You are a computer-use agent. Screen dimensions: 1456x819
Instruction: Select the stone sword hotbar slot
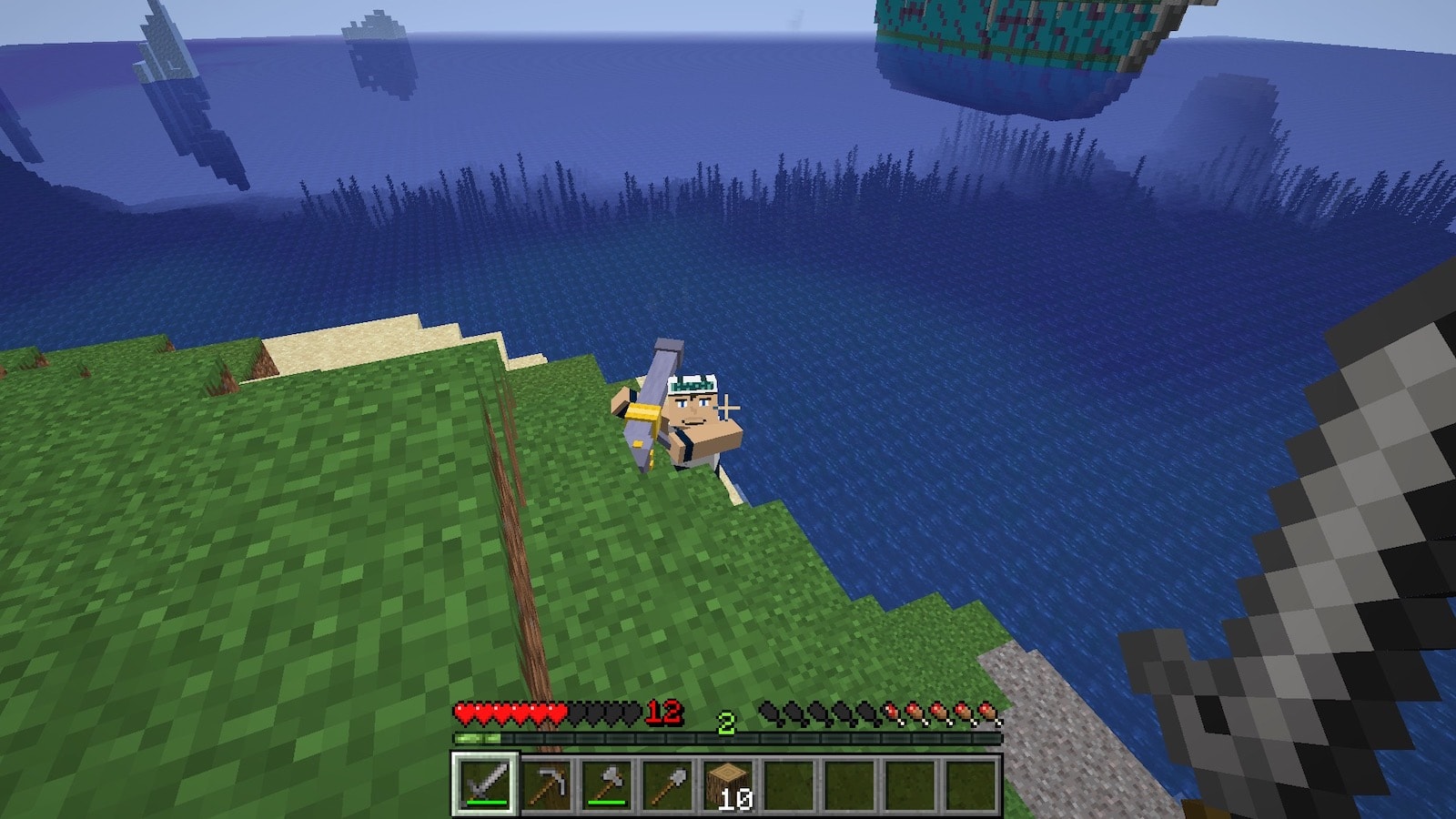click(x=485, y=783)
